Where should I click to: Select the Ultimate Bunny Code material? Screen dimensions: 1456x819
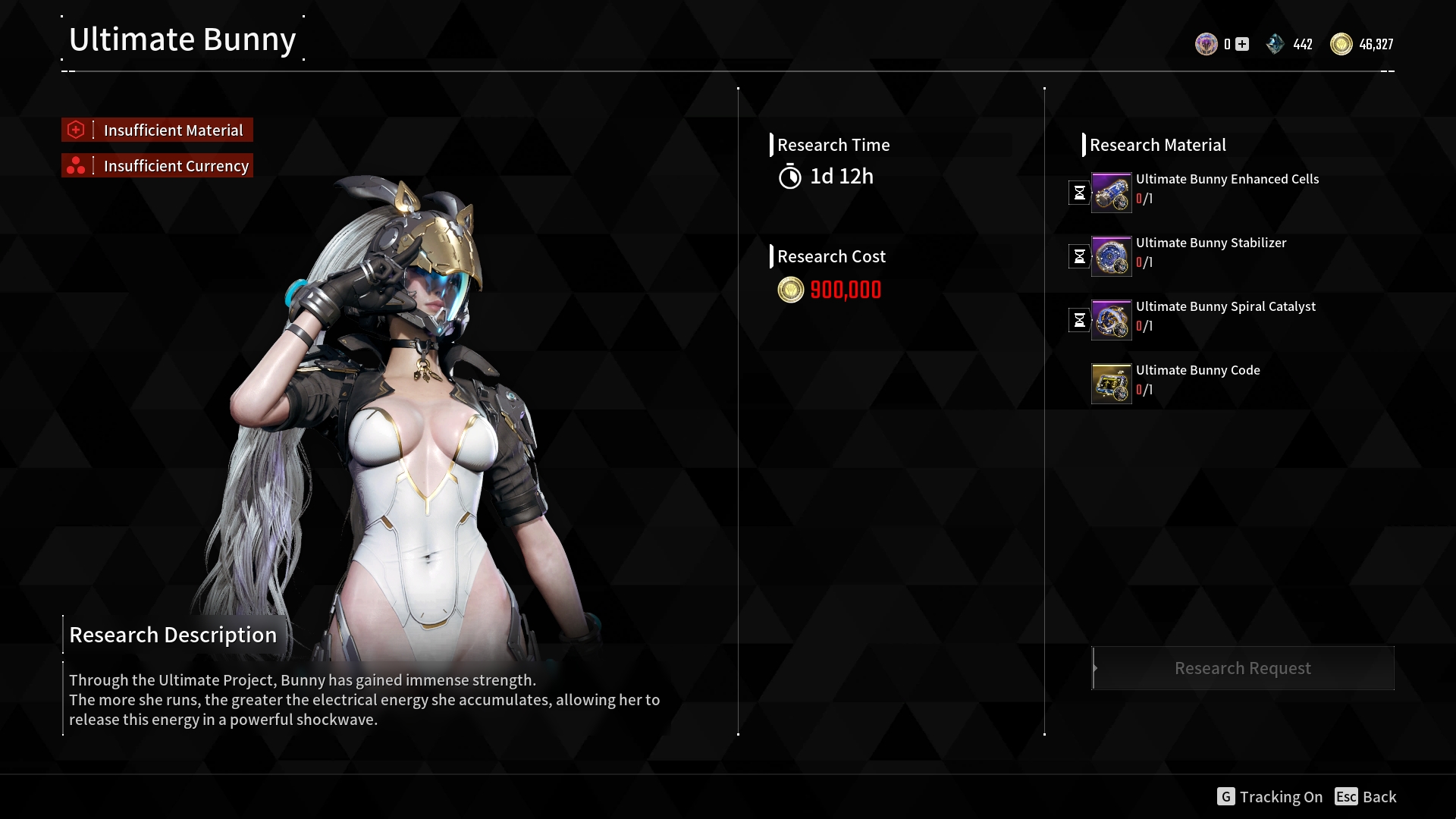(x=1111, y=384)
